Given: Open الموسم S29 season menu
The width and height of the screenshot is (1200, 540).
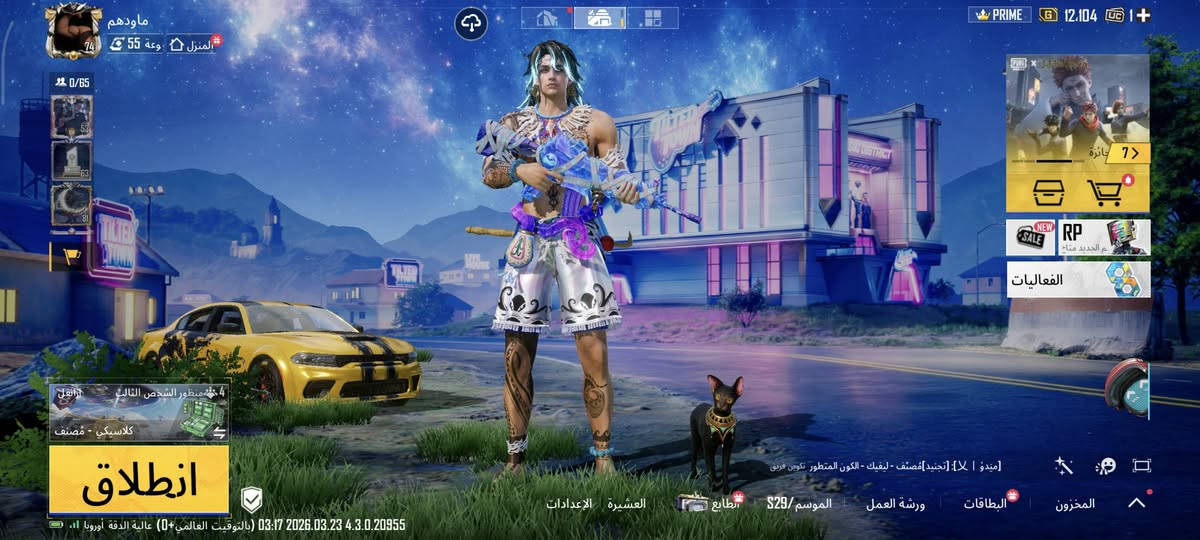Looking at the screenshot, I should pyautogui.click(x=799, y=504).
